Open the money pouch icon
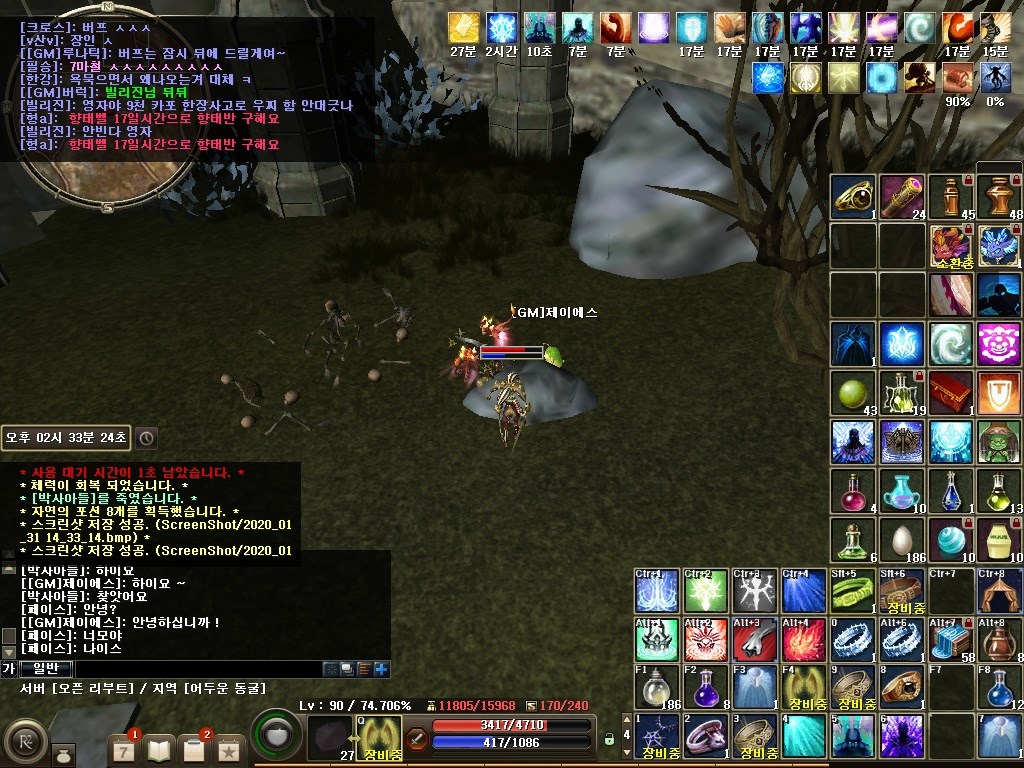 pyautogui.click(x=62, y=752)
